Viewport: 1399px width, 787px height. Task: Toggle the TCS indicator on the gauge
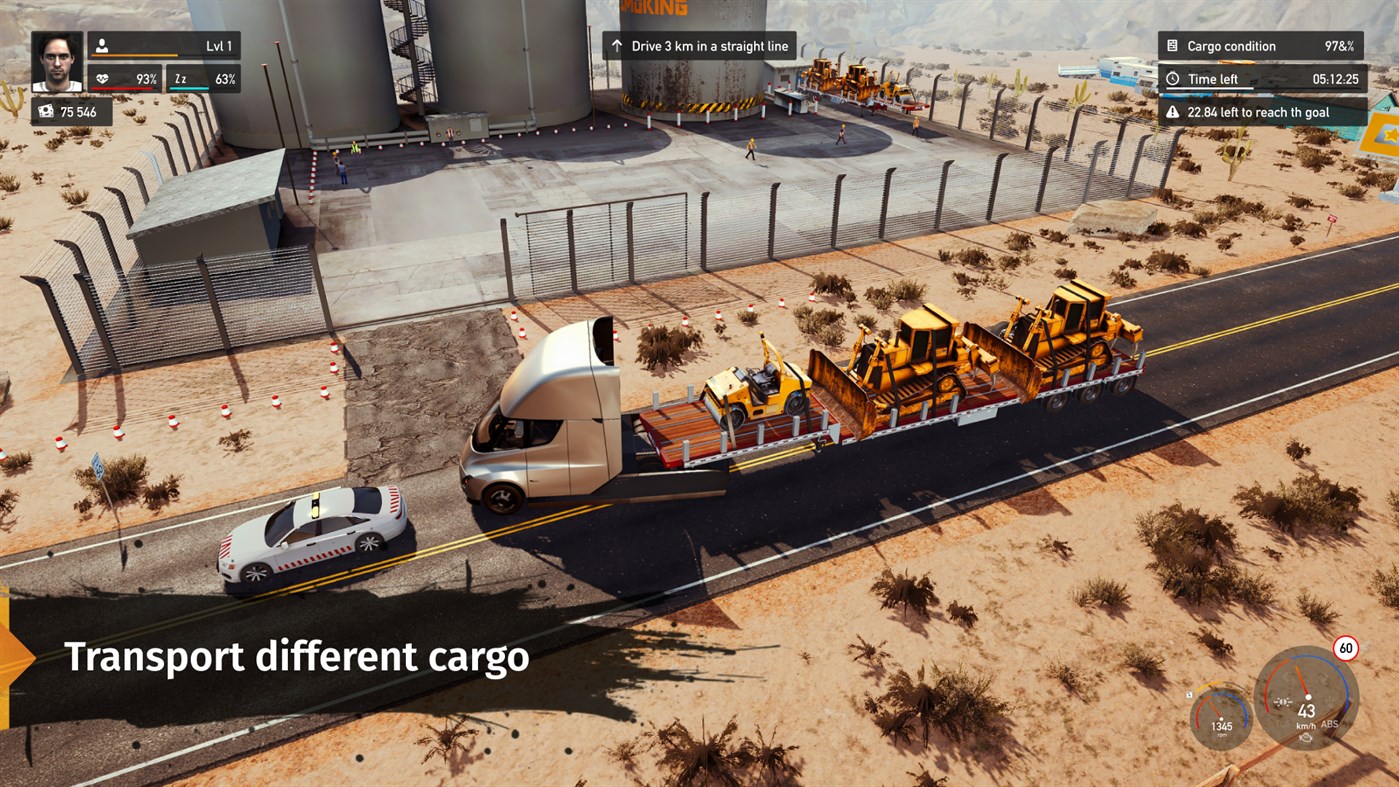point(1283,724)
